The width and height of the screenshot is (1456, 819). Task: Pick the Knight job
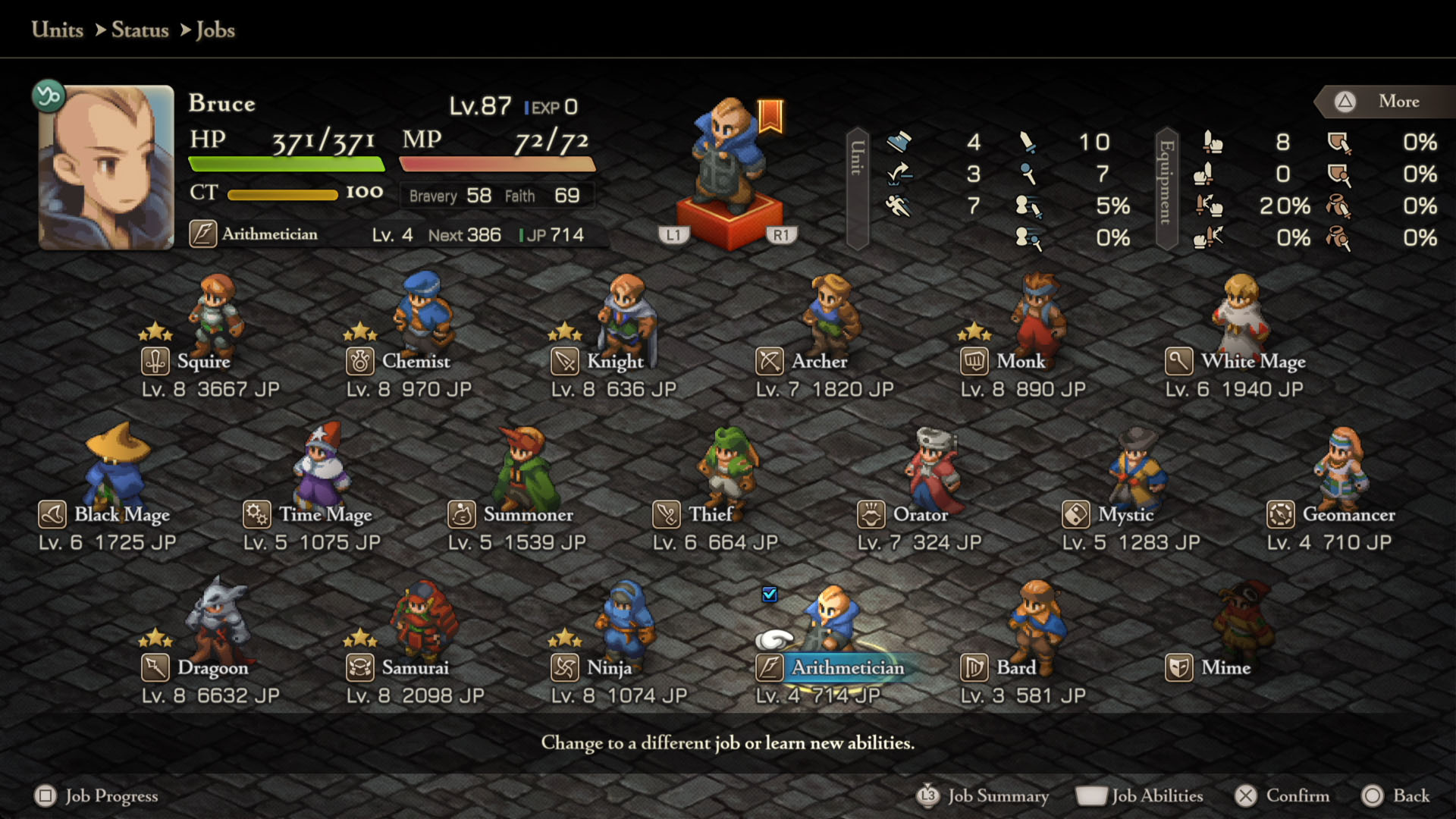click(x=614, y=362)
